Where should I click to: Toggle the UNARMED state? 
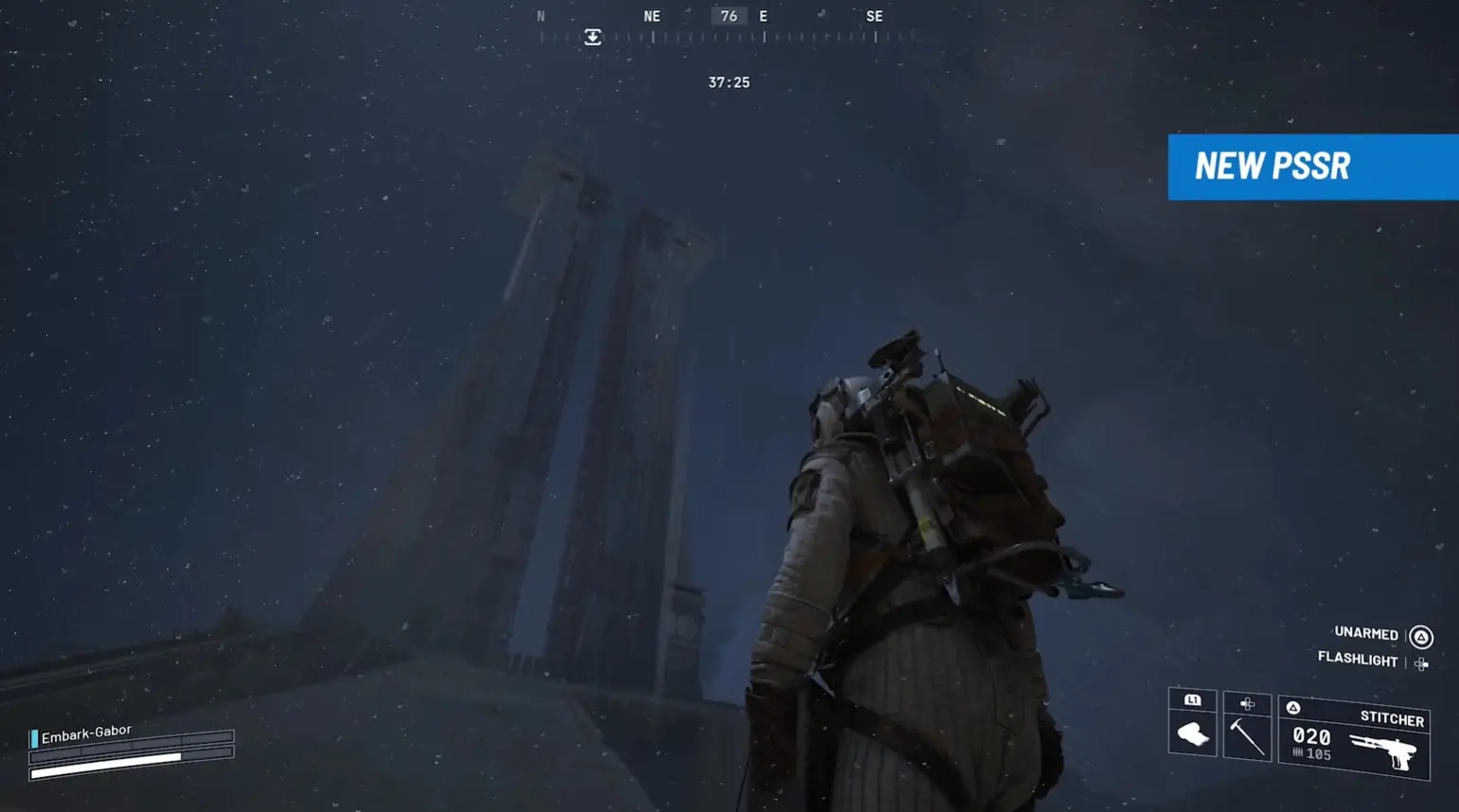coord(1365,634)
